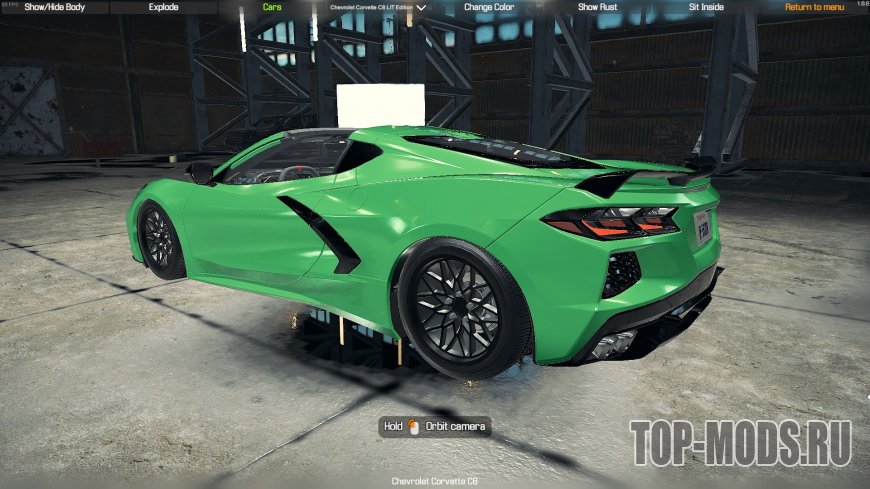Image resolution: width=870 pixels, height=489 pixels.
Task: Select the Sit Inside button
Action: pyautogui.click(x=708, y=7)
